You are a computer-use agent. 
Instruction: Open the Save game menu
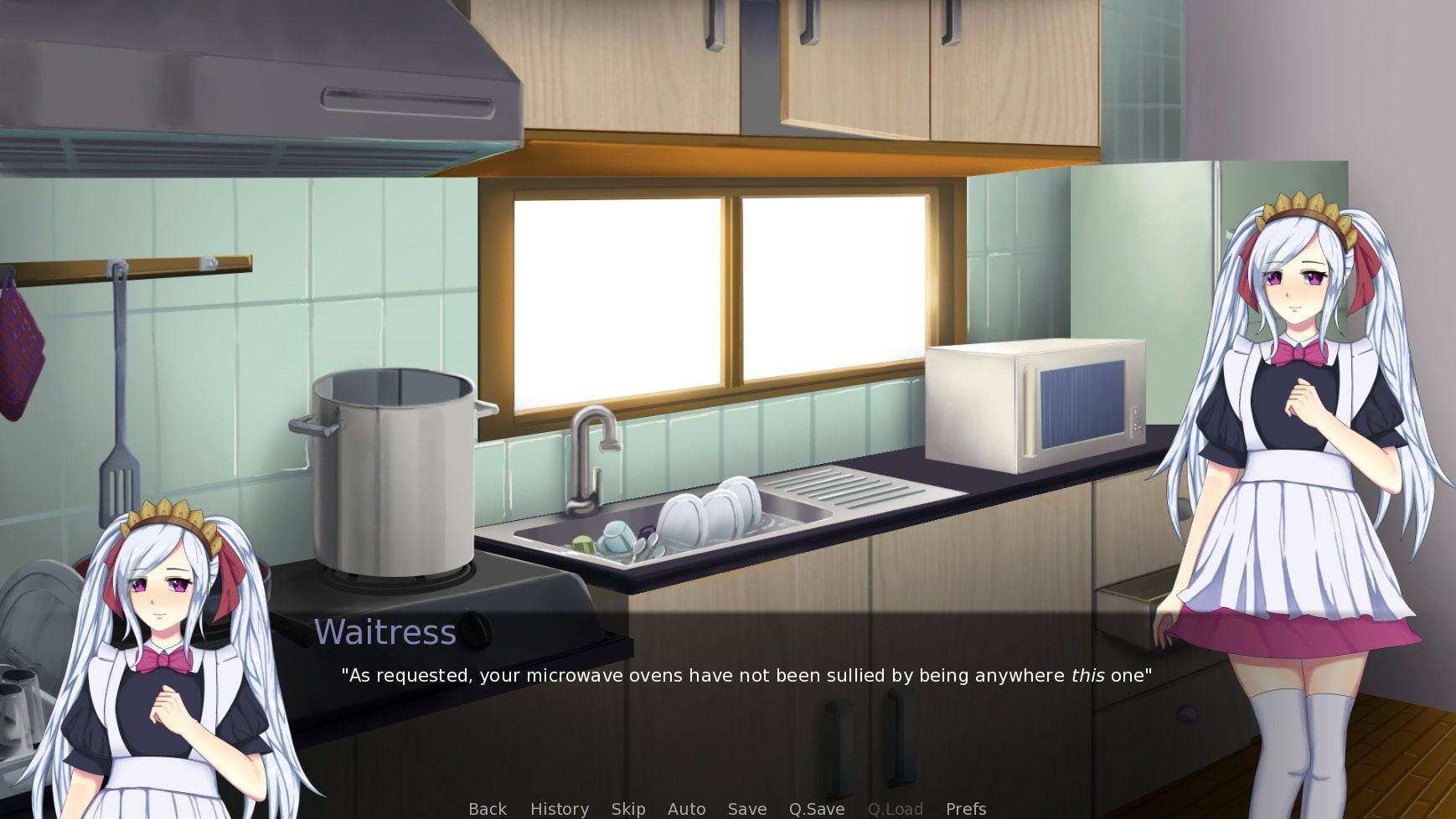(747, 808)
